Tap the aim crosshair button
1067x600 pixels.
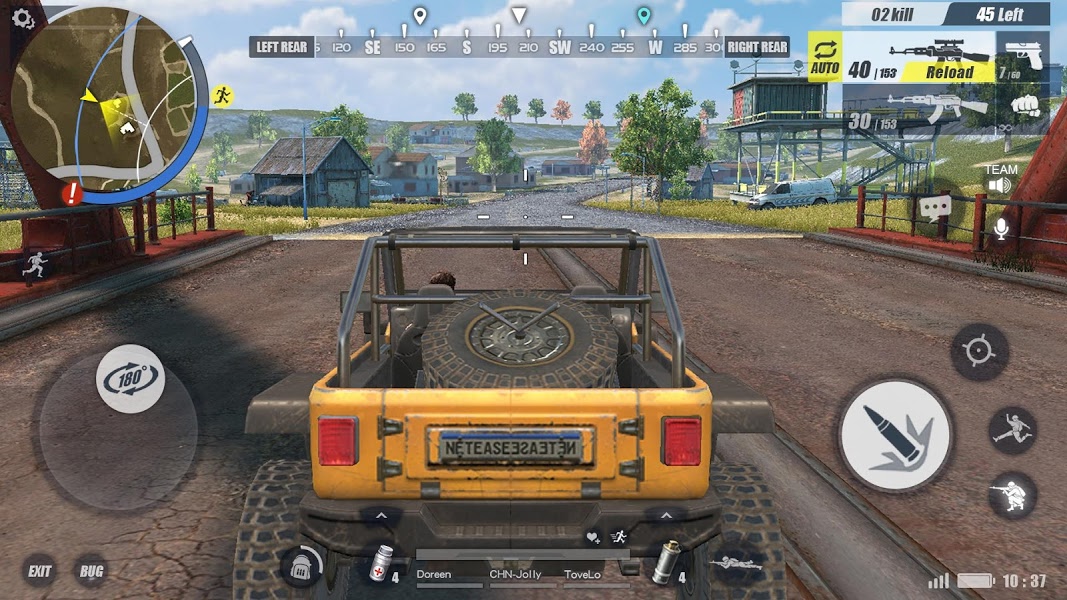(x=978, y=351)
